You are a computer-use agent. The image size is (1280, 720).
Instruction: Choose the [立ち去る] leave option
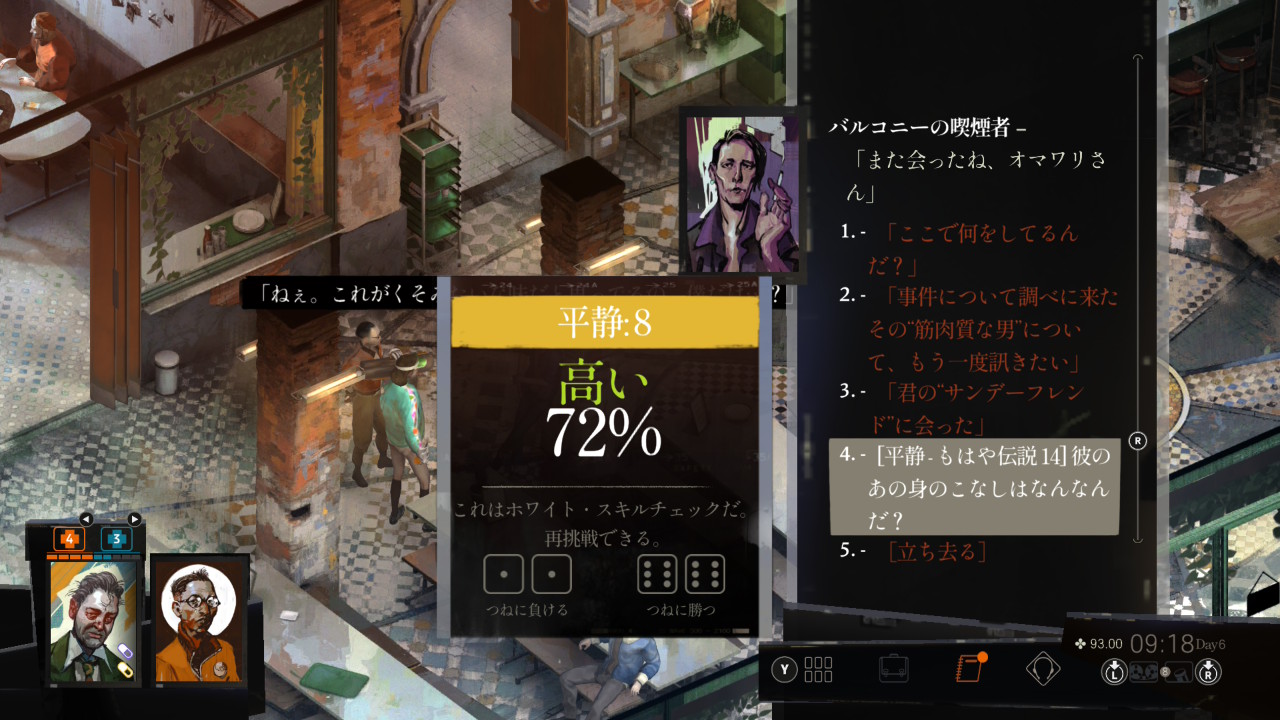pos(937,551)
